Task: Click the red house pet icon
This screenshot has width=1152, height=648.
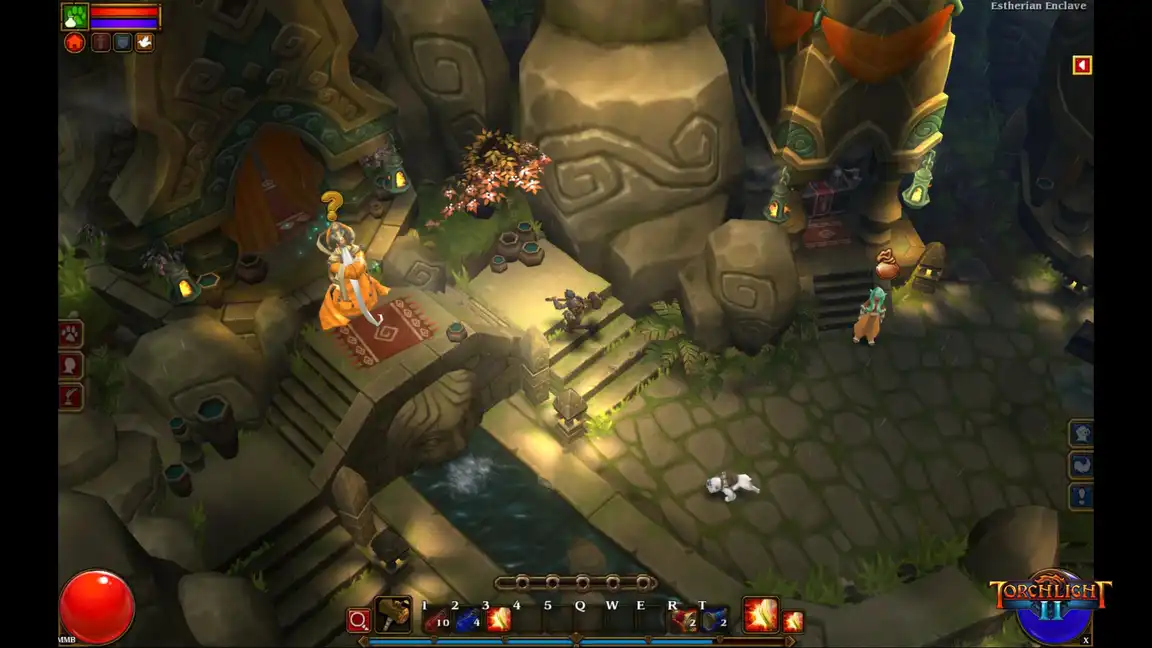Action: pos(74,43)
